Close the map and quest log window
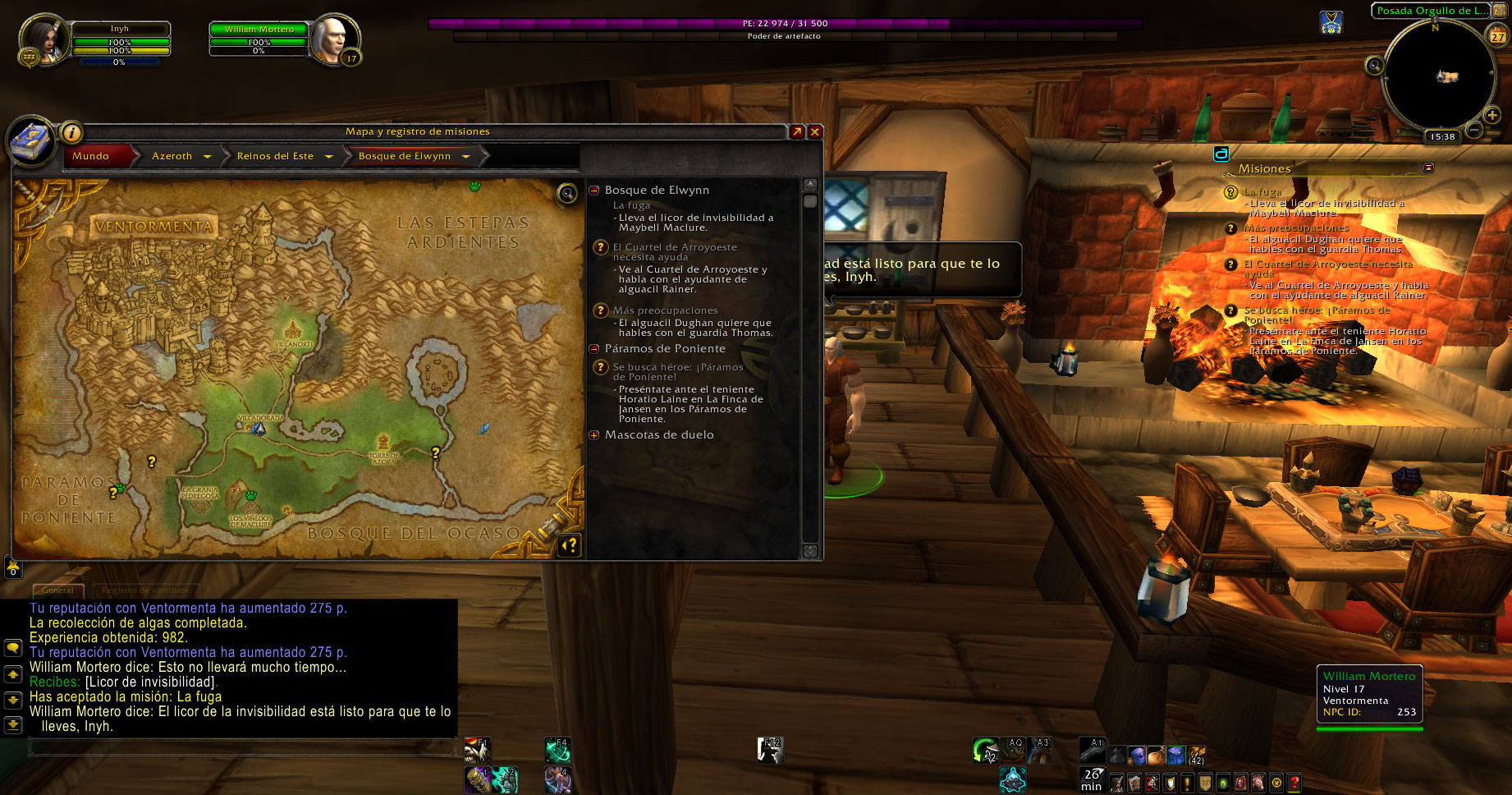Image resolution: width=1512 pixels, height=795 pixels. coord(815,131)
